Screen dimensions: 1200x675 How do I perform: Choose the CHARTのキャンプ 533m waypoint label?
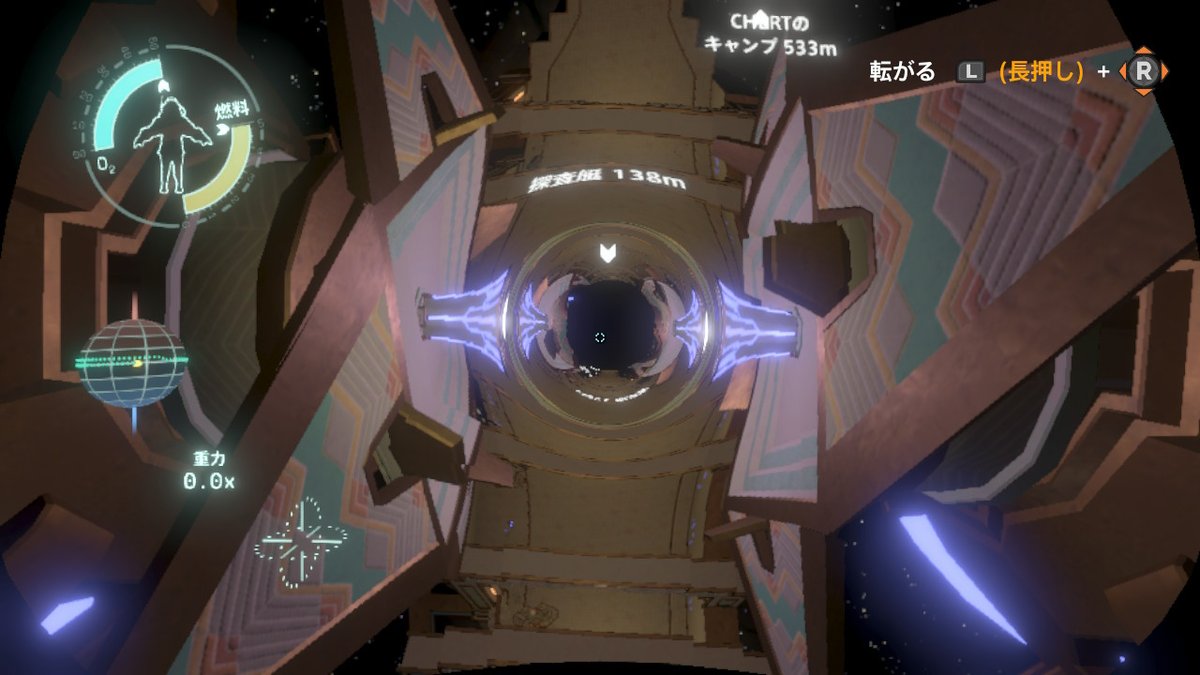click(x=770, y=34)
